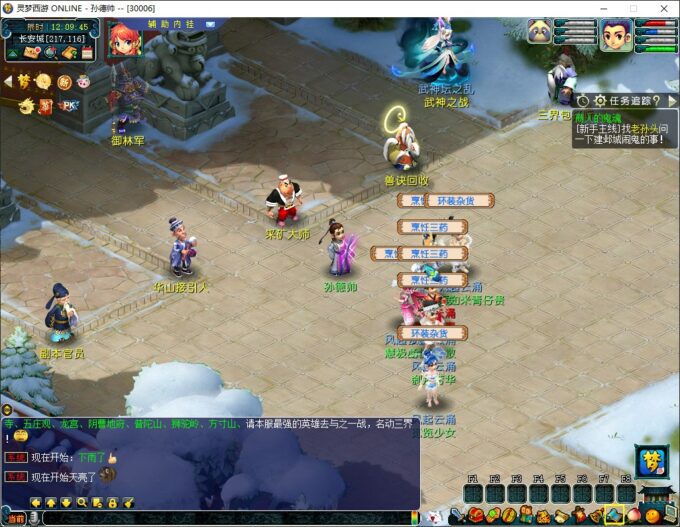The image size is (680, 527).
Task: Close the game window
Action: pyautogui.click(x=661, y=8)
